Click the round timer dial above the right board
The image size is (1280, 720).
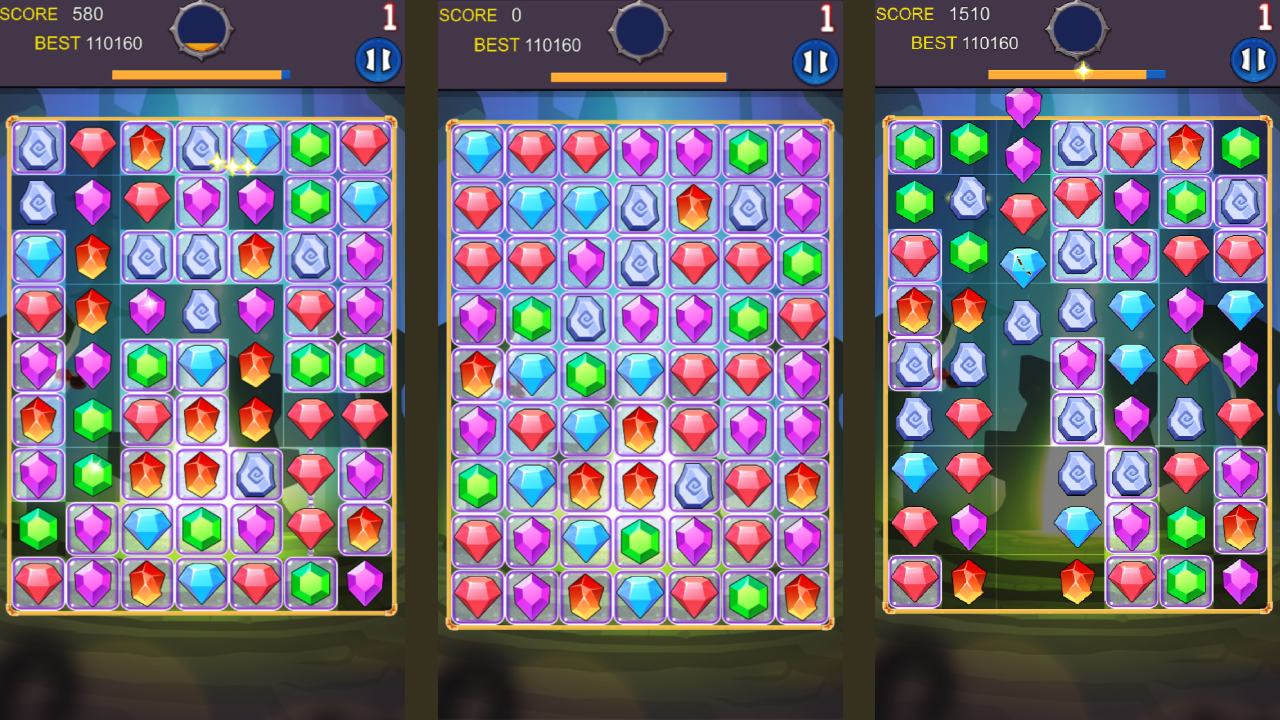1076,31
